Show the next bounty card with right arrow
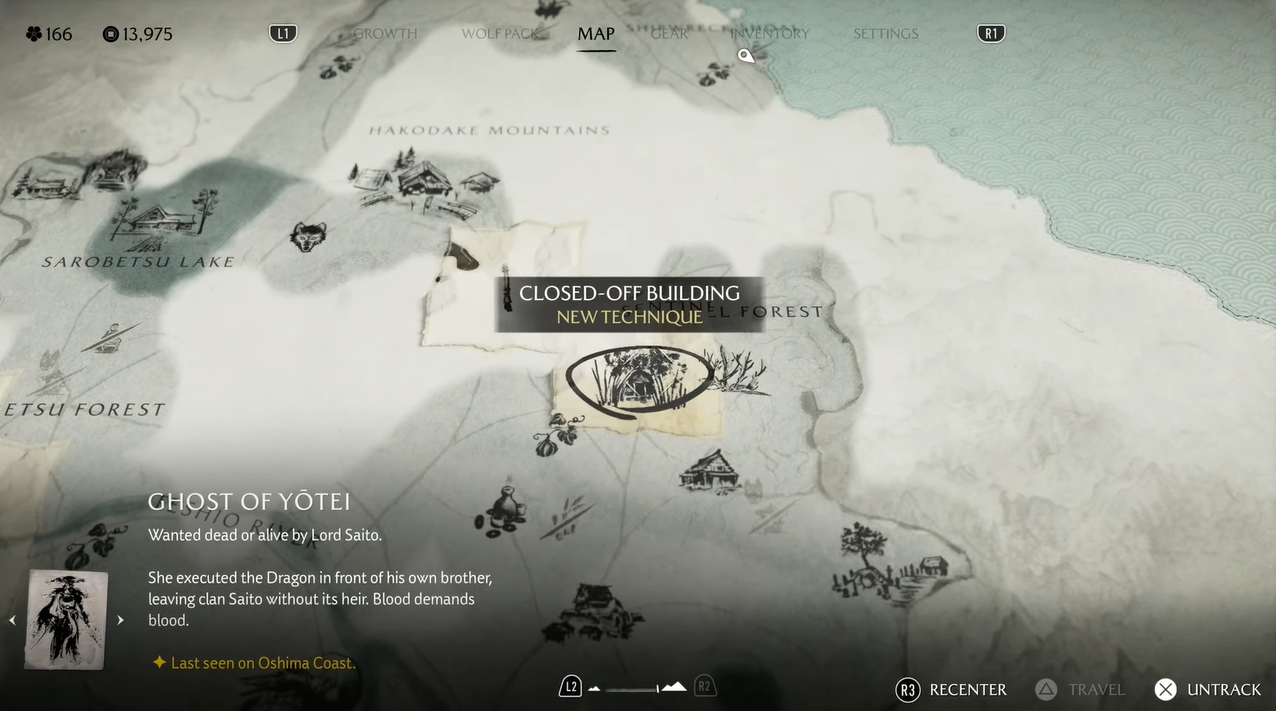Screen dimensions: 1276x711 (120, 620)
